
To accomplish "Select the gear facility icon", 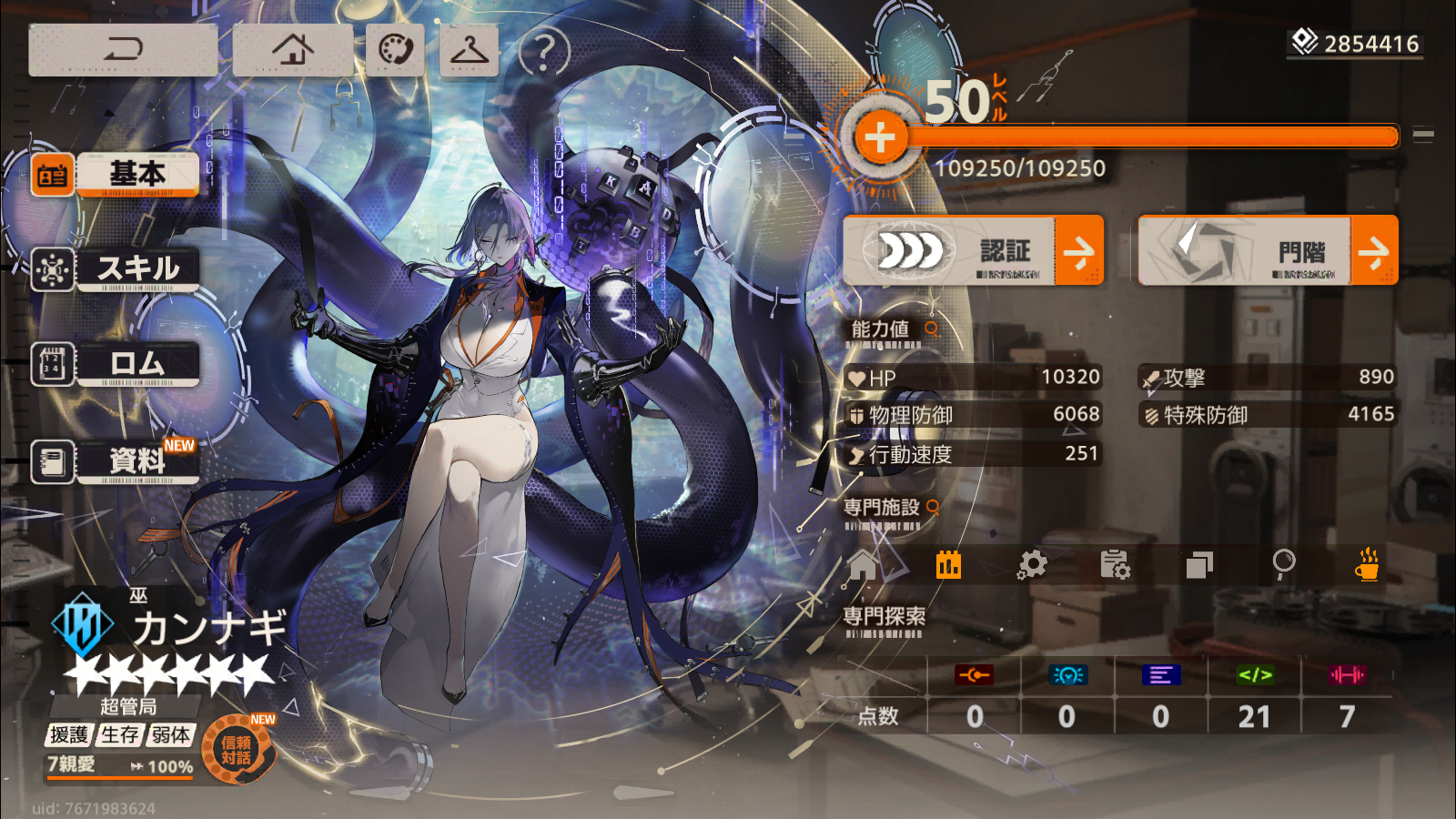I will pyautogui.click(x=1032, y=565).
